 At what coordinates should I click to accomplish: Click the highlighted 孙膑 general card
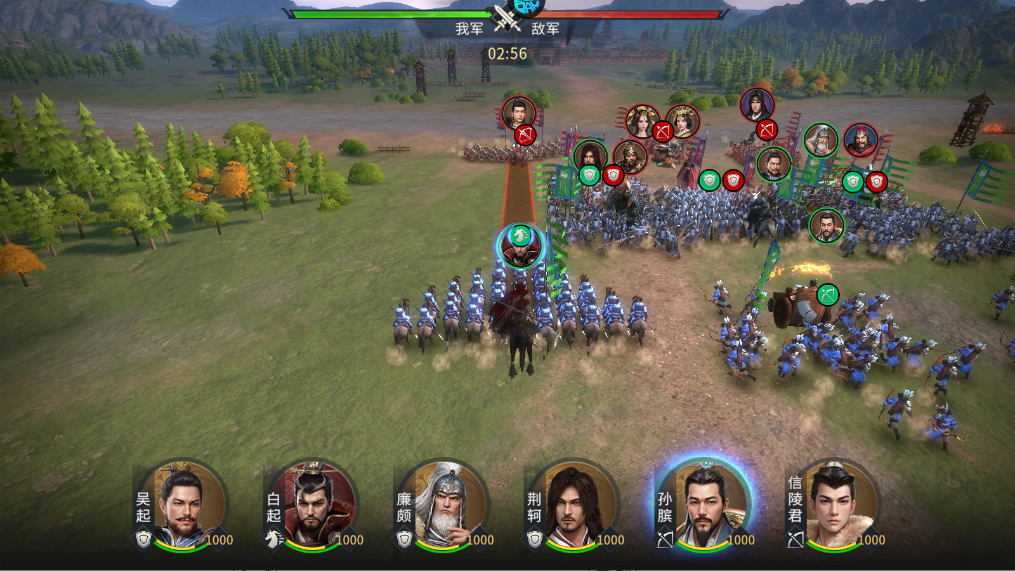(704, 505)
